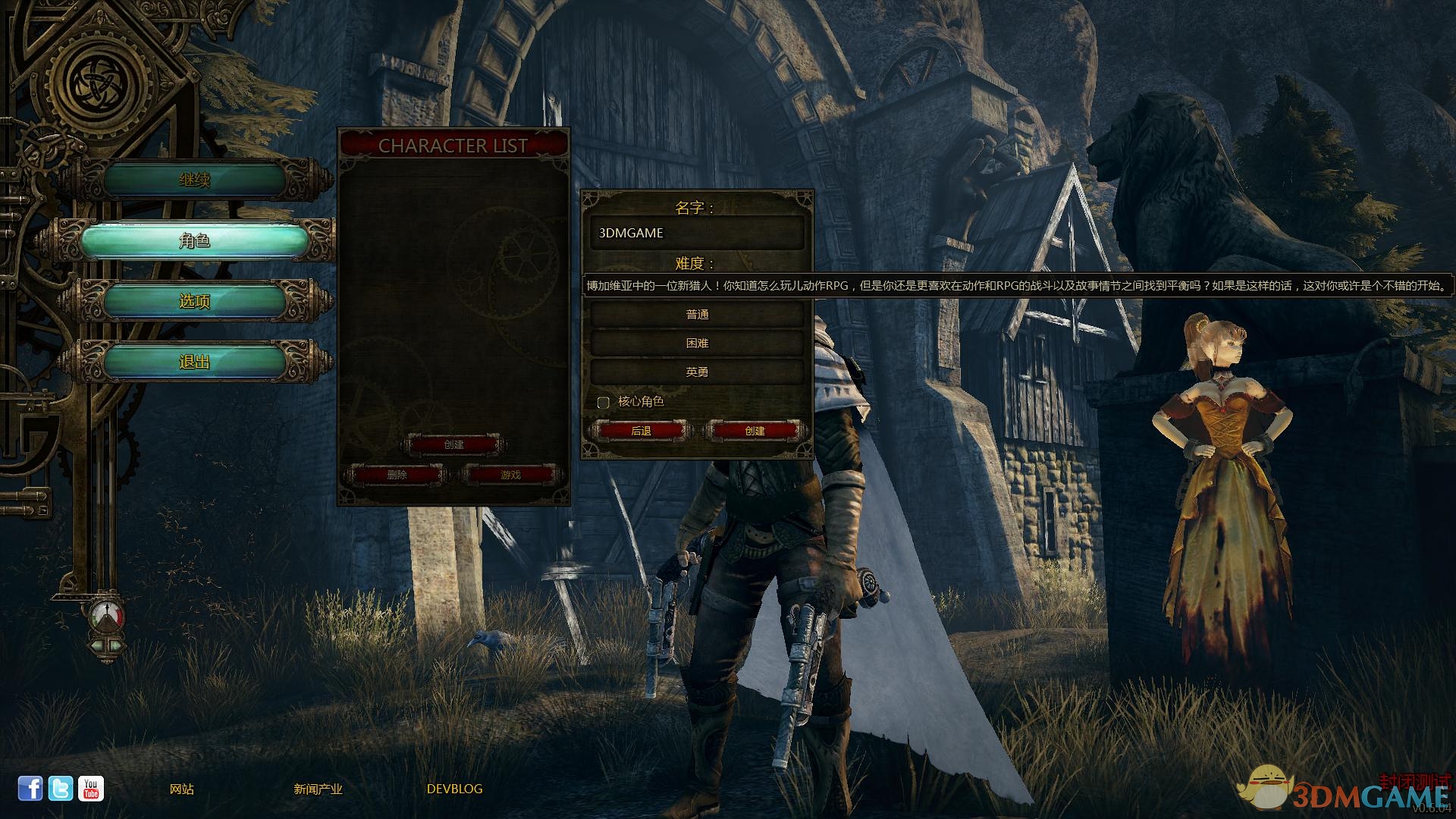The height and width of the screenshot is (819, 1456).
Task: Click the 名字 name field containing 3DMGAME
Action: (696, 233)
